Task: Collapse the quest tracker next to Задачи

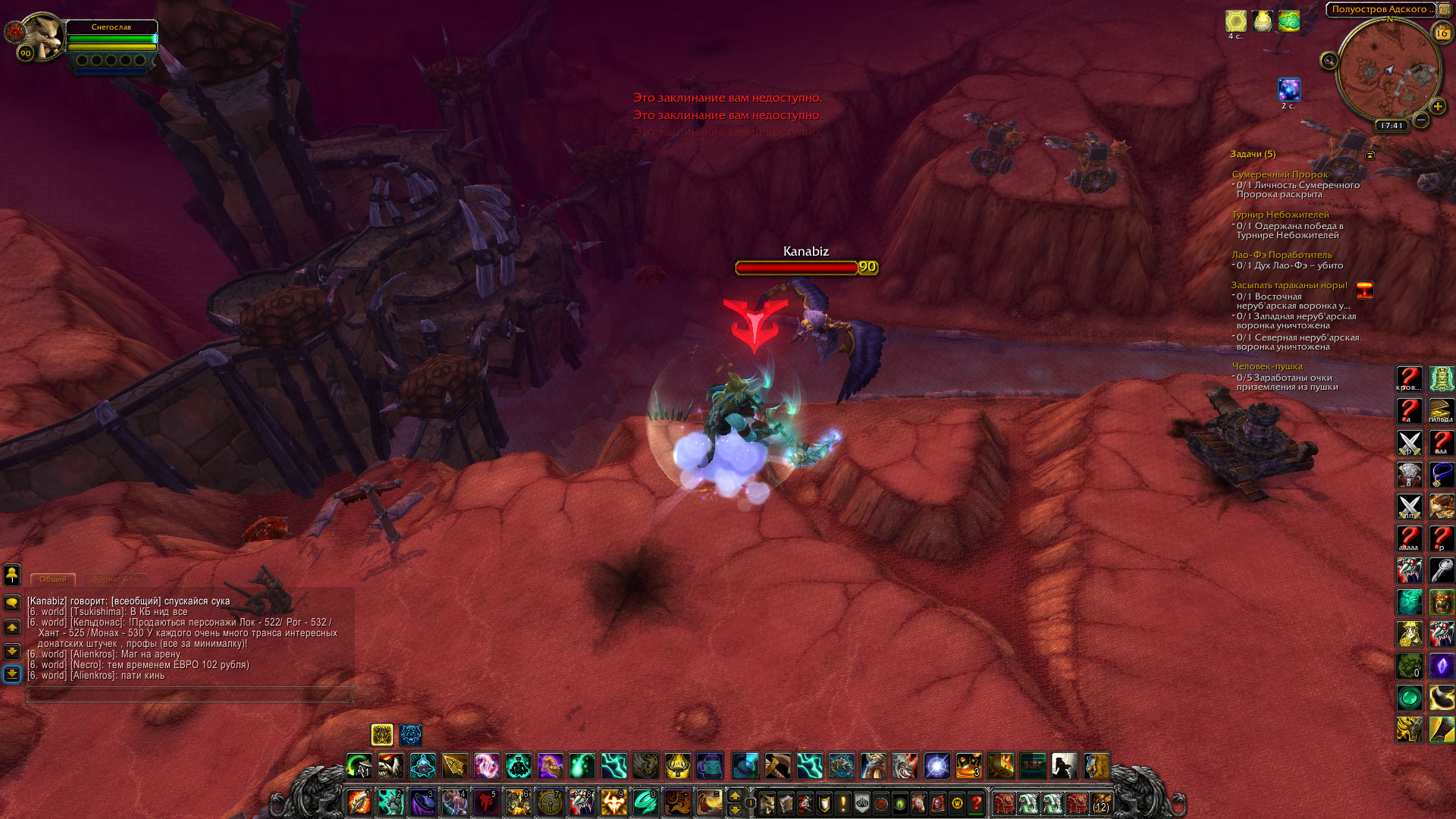Action: [x=1370, y=155]
